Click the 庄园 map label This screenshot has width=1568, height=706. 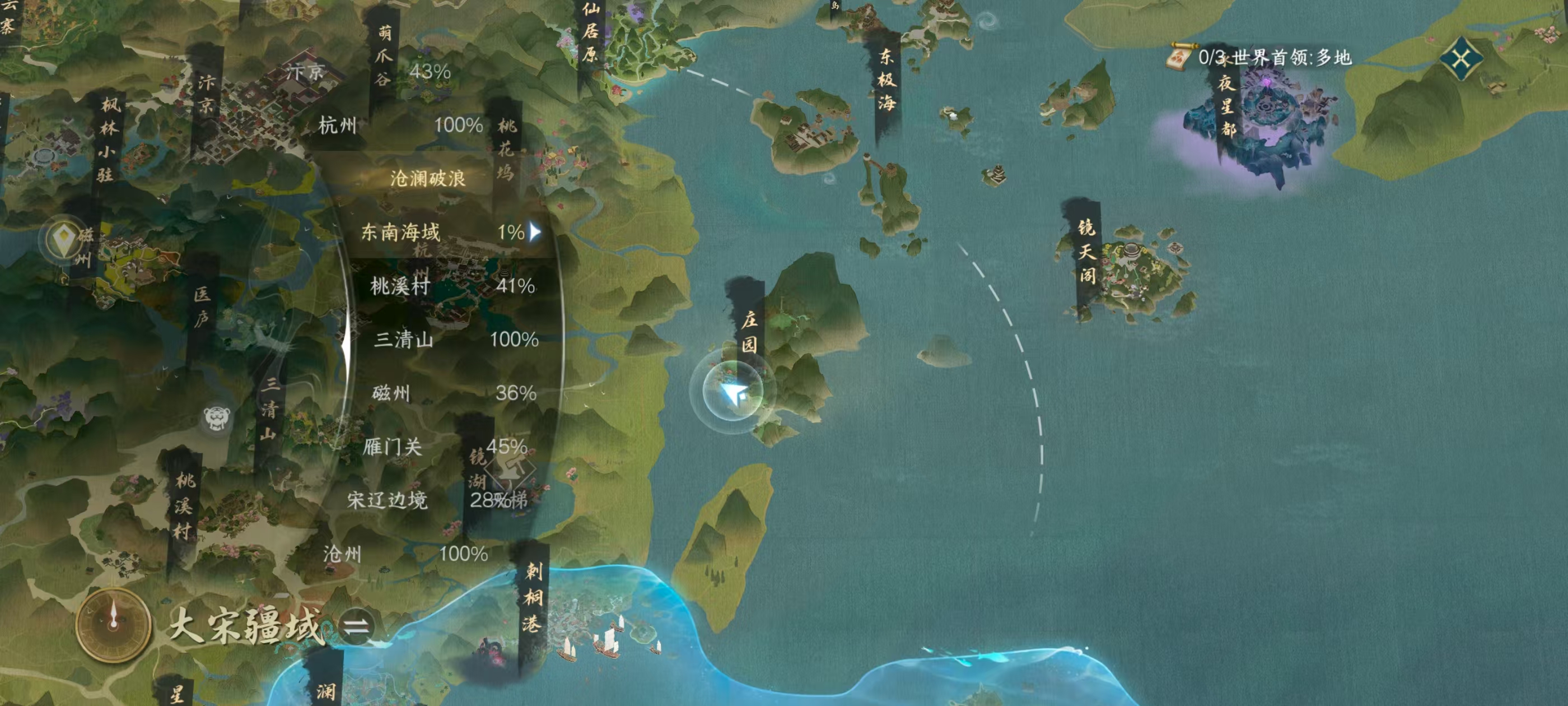point(749,331)
